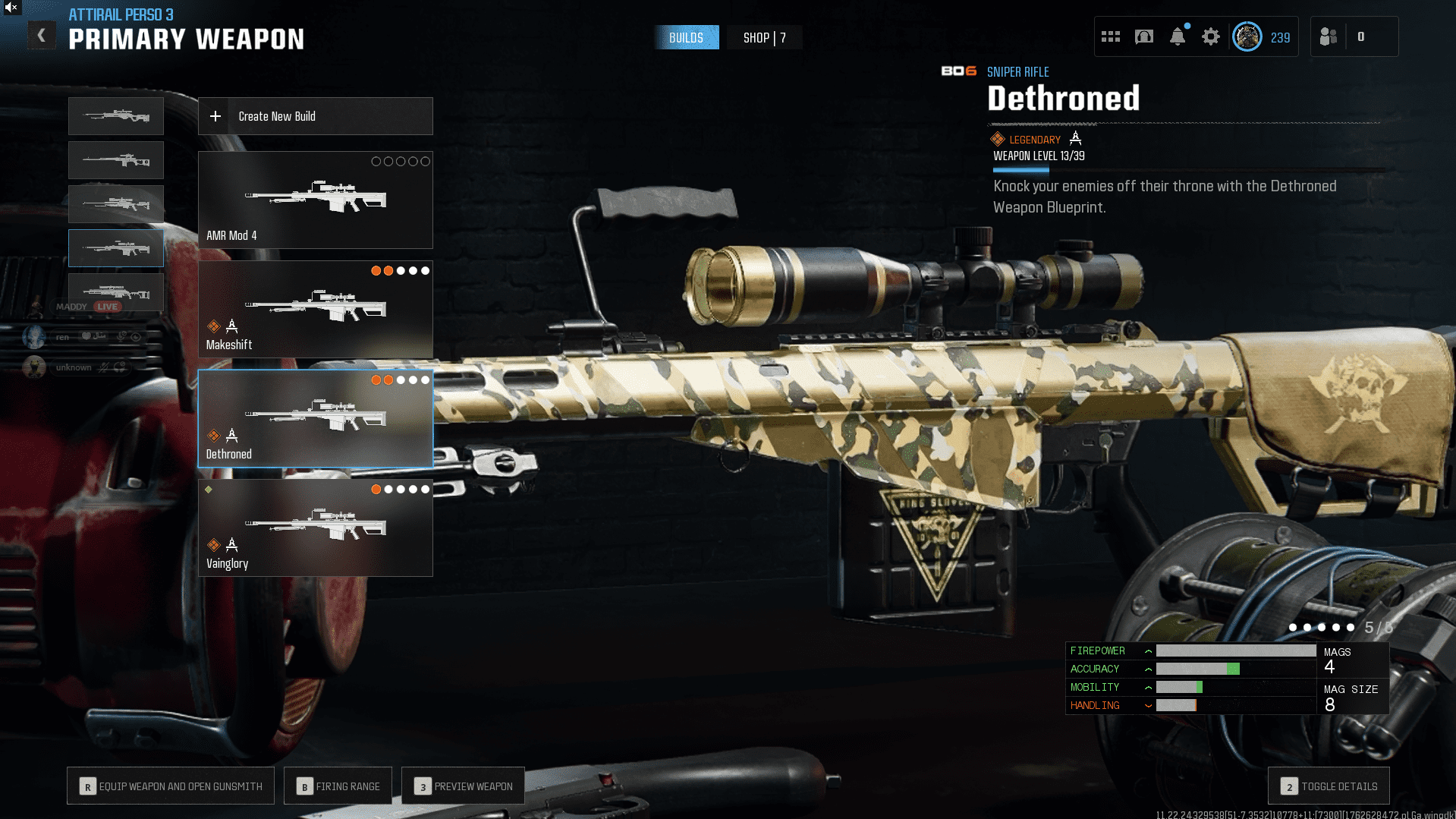Screen dimensions: 1456x819
Task: Switch to the Builds tab
Action: [686, 38]
